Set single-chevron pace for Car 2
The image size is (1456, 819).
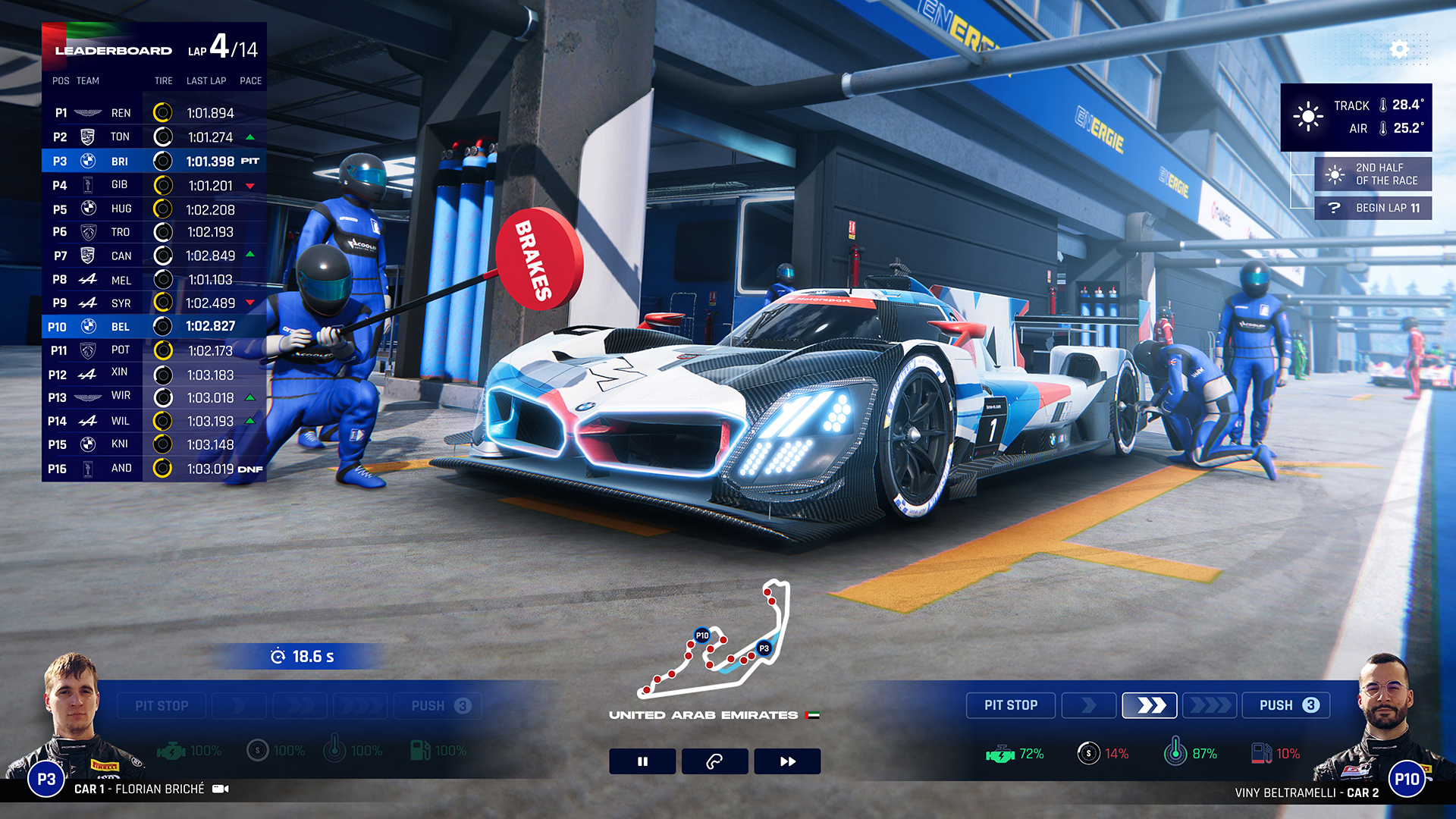pyautogui.click(x=1089, y=705)
